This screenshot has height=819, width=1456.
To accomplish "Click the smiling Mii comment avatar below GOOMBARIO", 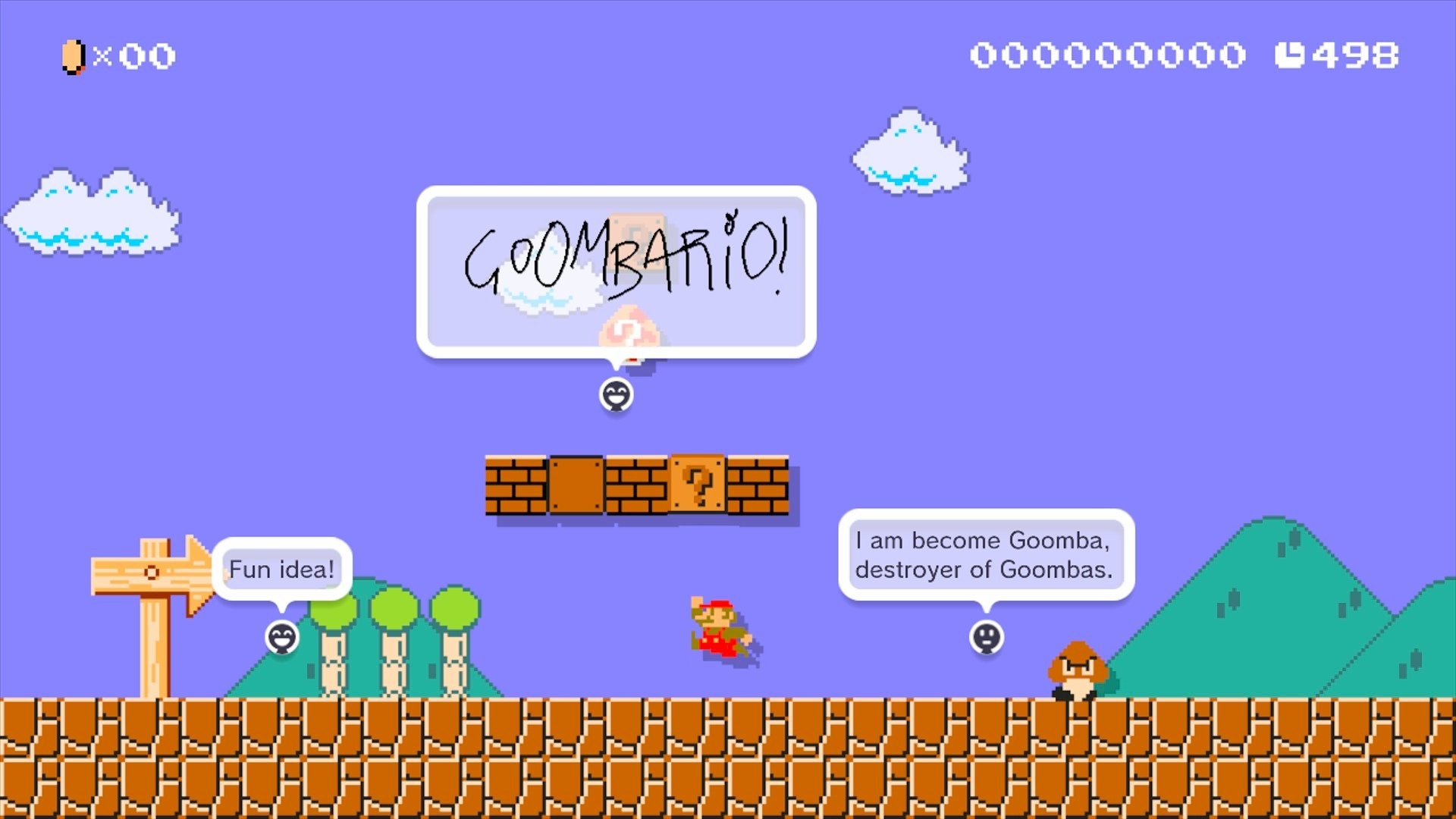I will [618, 396].
